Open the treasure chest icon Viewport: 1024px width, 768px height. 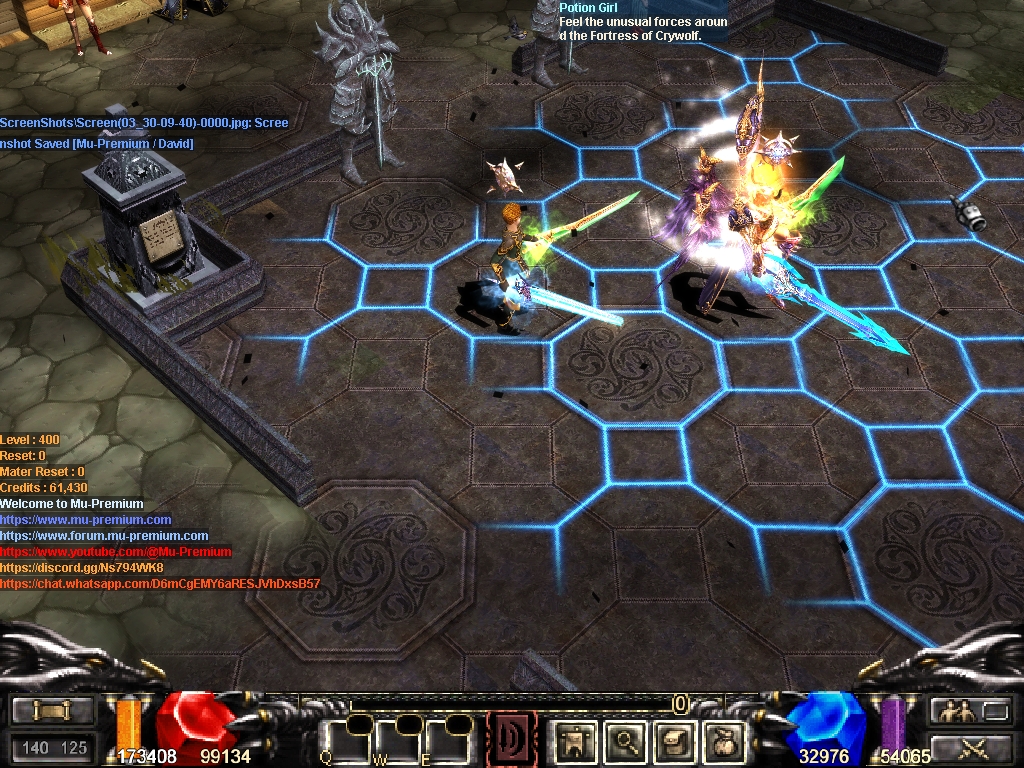674,742
